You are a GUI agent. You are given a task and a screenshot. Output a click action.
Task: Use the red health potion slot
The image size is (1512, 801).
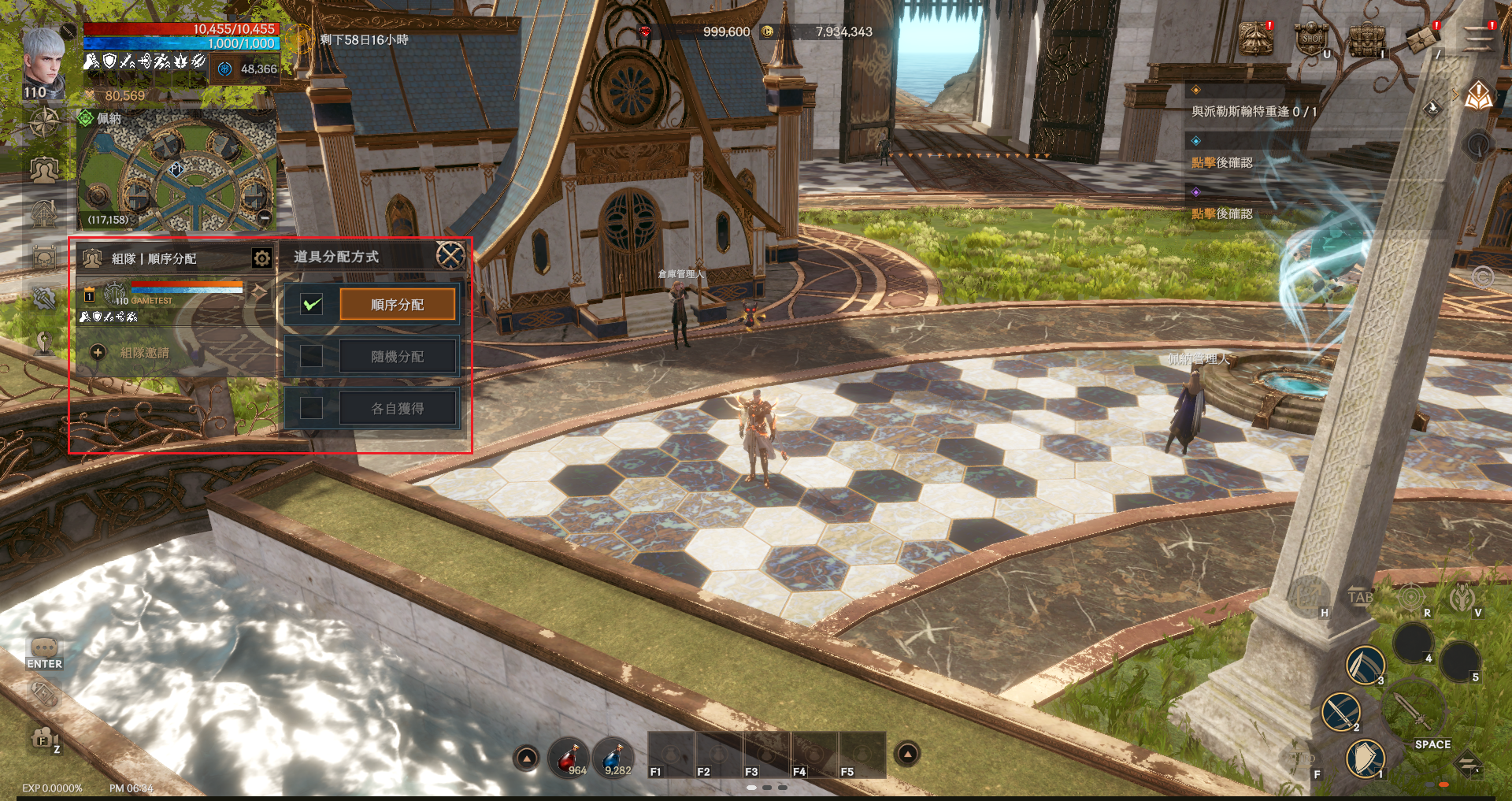pyautogui.click(x=568, y=758)
